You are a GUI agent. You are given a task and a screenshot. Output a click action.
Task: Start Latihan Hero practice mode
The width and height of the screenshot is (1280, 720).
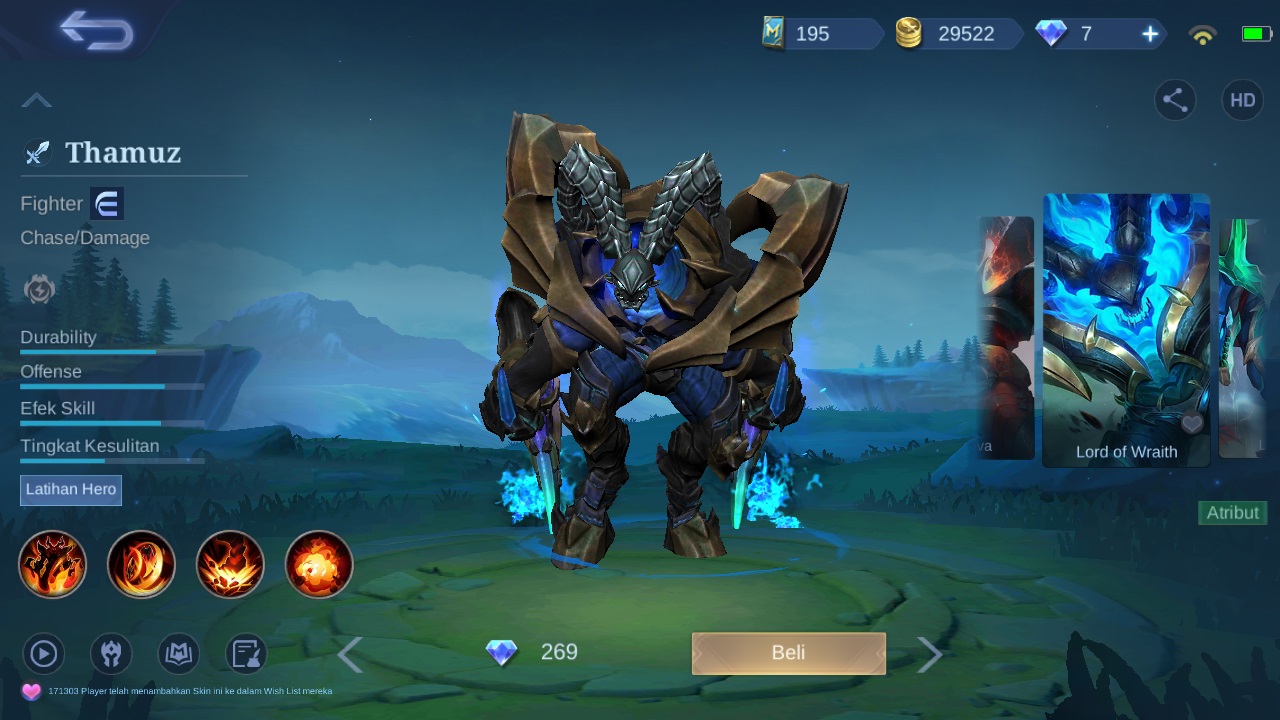point(70,490)
